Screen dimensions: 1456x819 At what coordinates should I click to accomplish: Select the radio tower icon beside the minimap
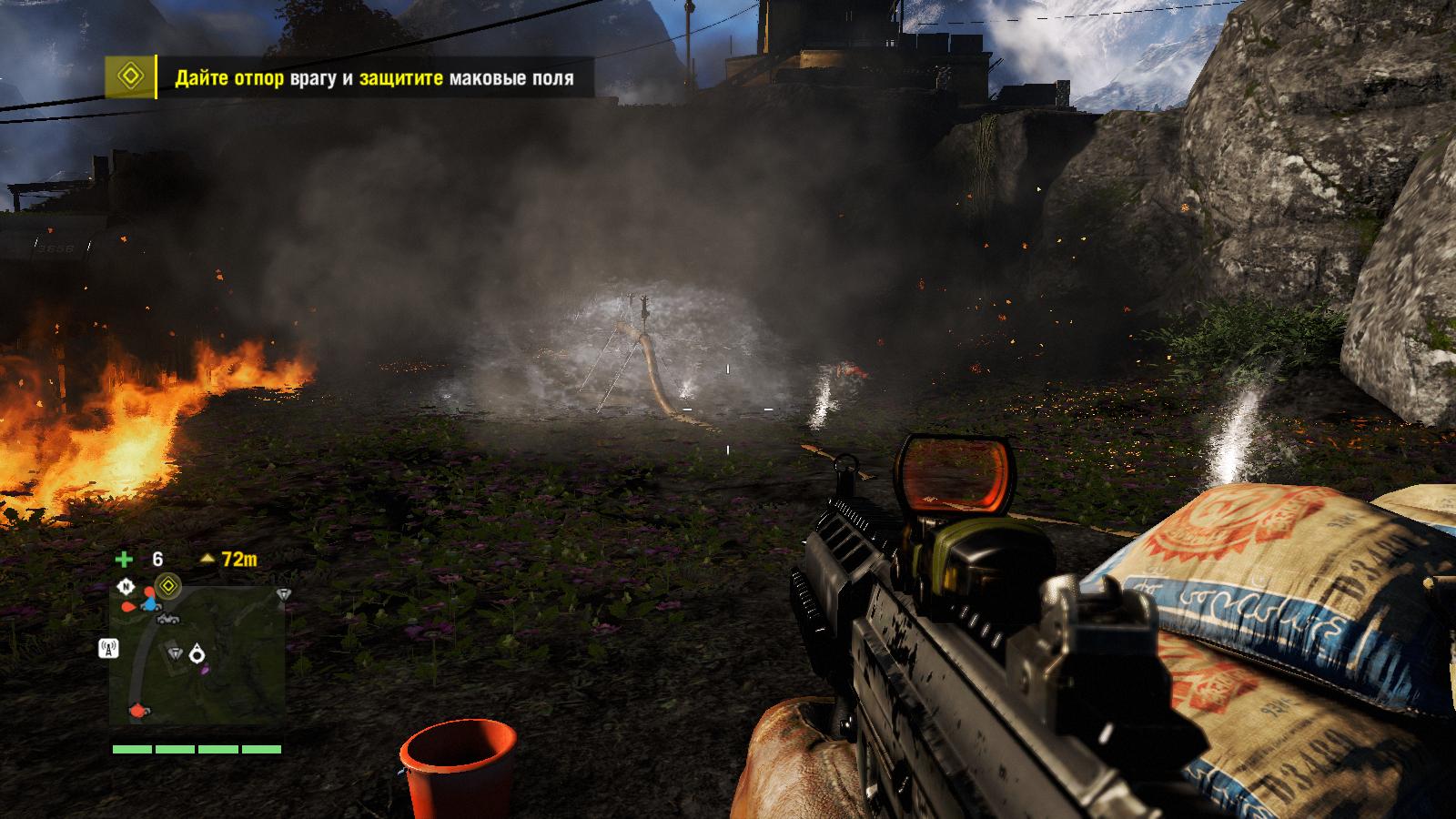107,649
